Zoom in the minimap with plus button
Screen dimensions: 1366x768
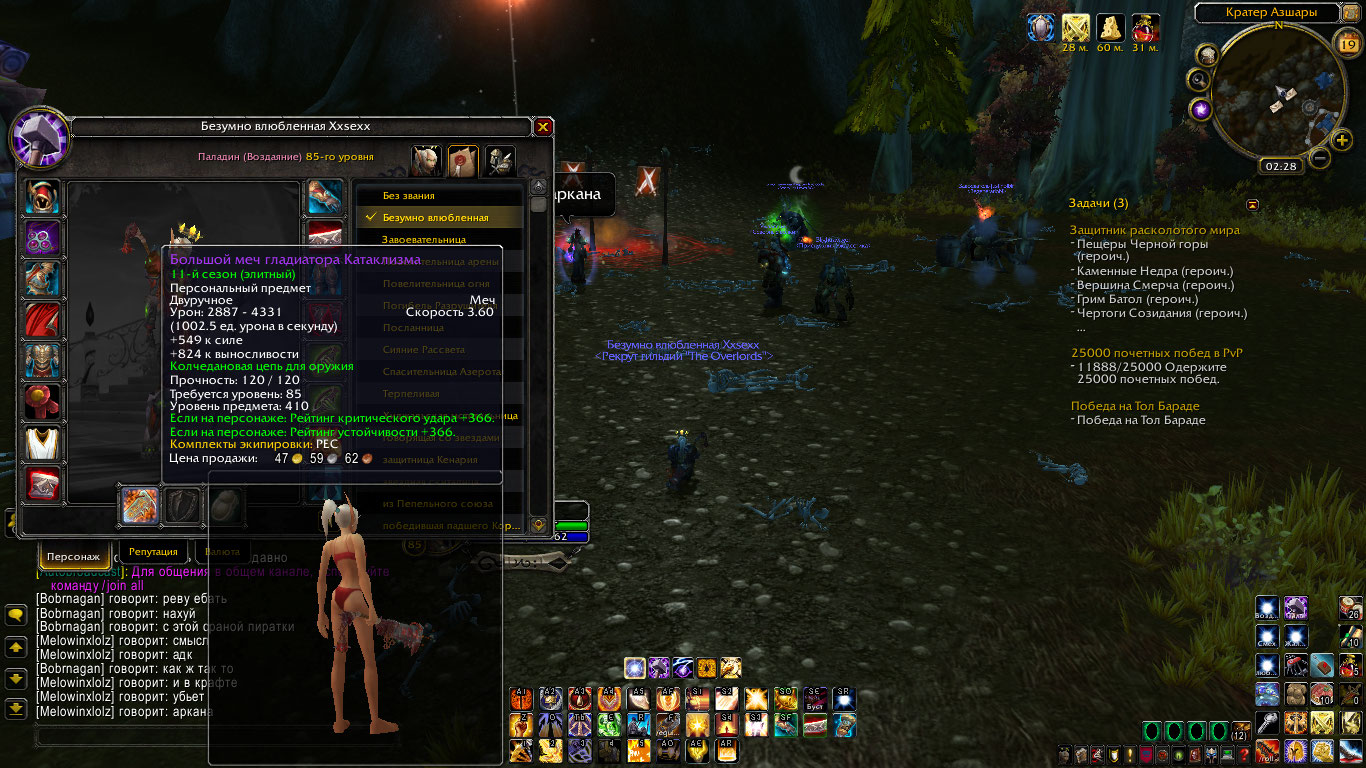click(1342, 140)
